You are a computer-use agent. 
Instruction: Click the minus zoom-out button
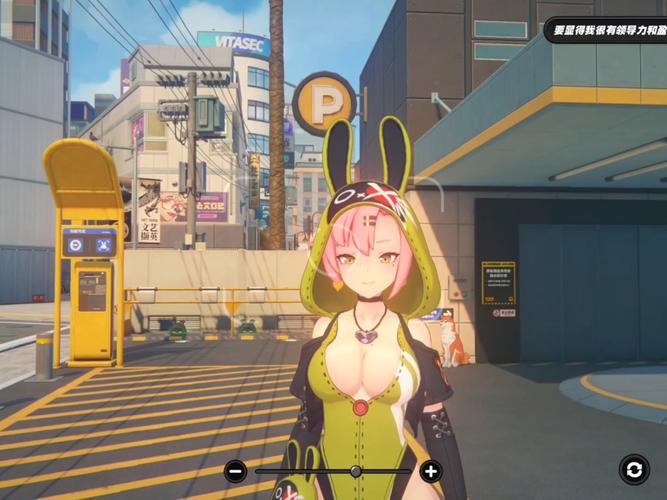(x=236, y=471)
